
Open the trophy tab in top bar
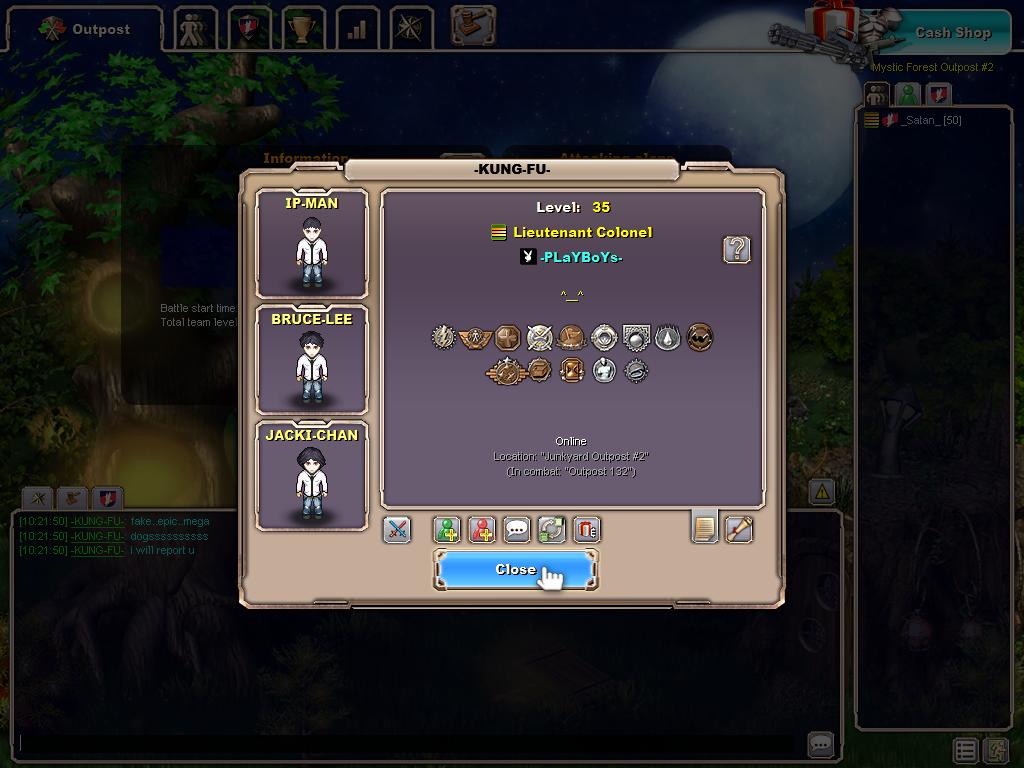tap(301, 29)
